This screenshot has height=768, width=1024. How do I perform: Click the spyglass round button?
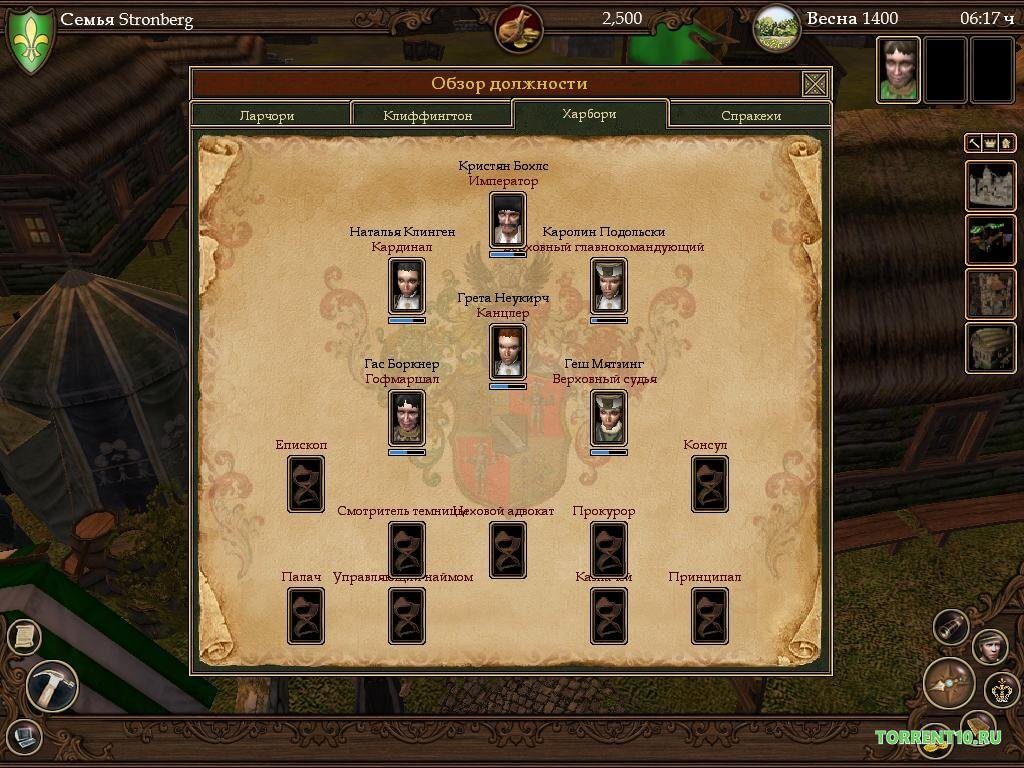(951, 628)
